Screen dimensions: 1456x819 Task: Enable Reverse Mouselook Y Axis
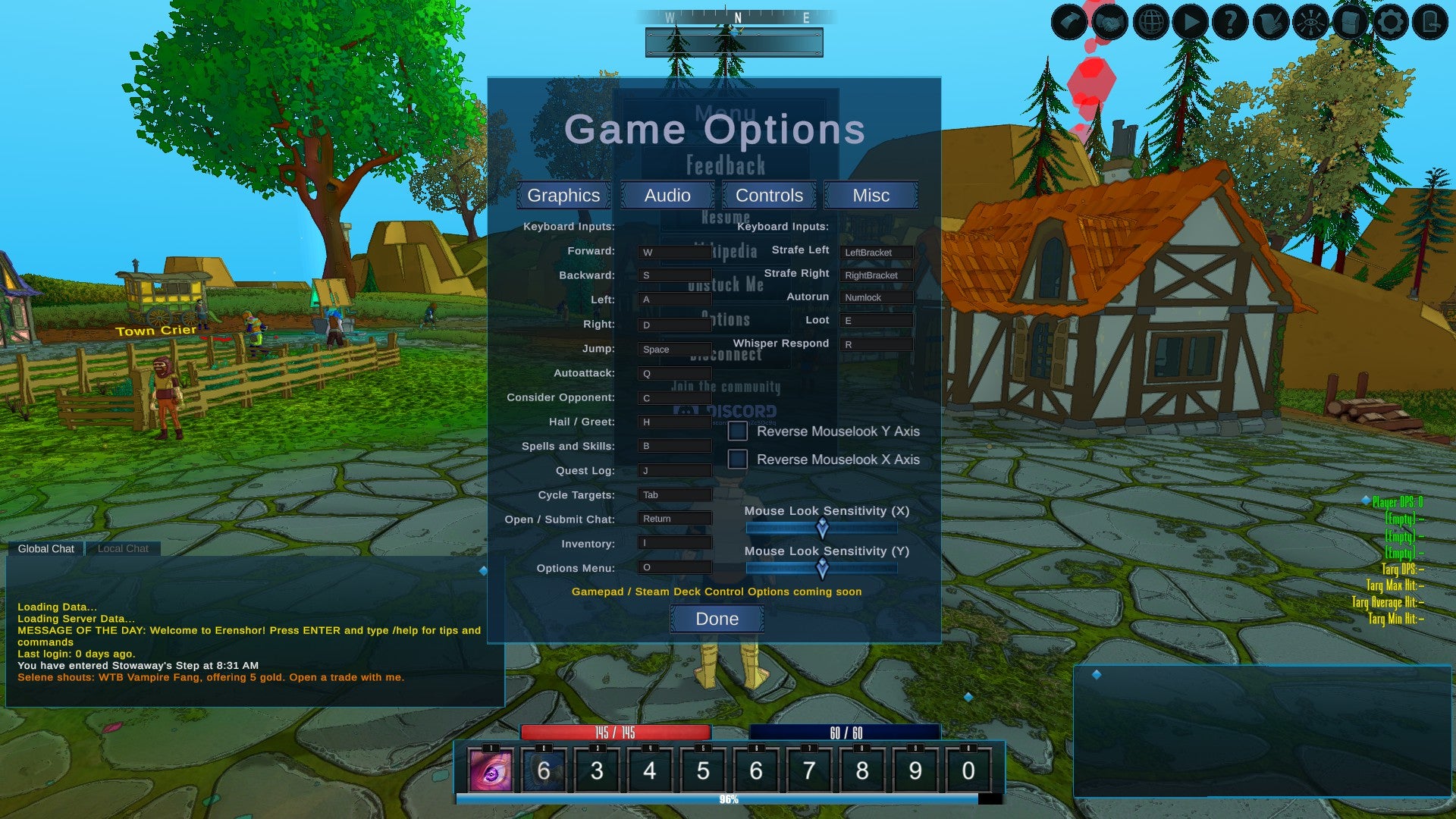[x=736, y=431]
